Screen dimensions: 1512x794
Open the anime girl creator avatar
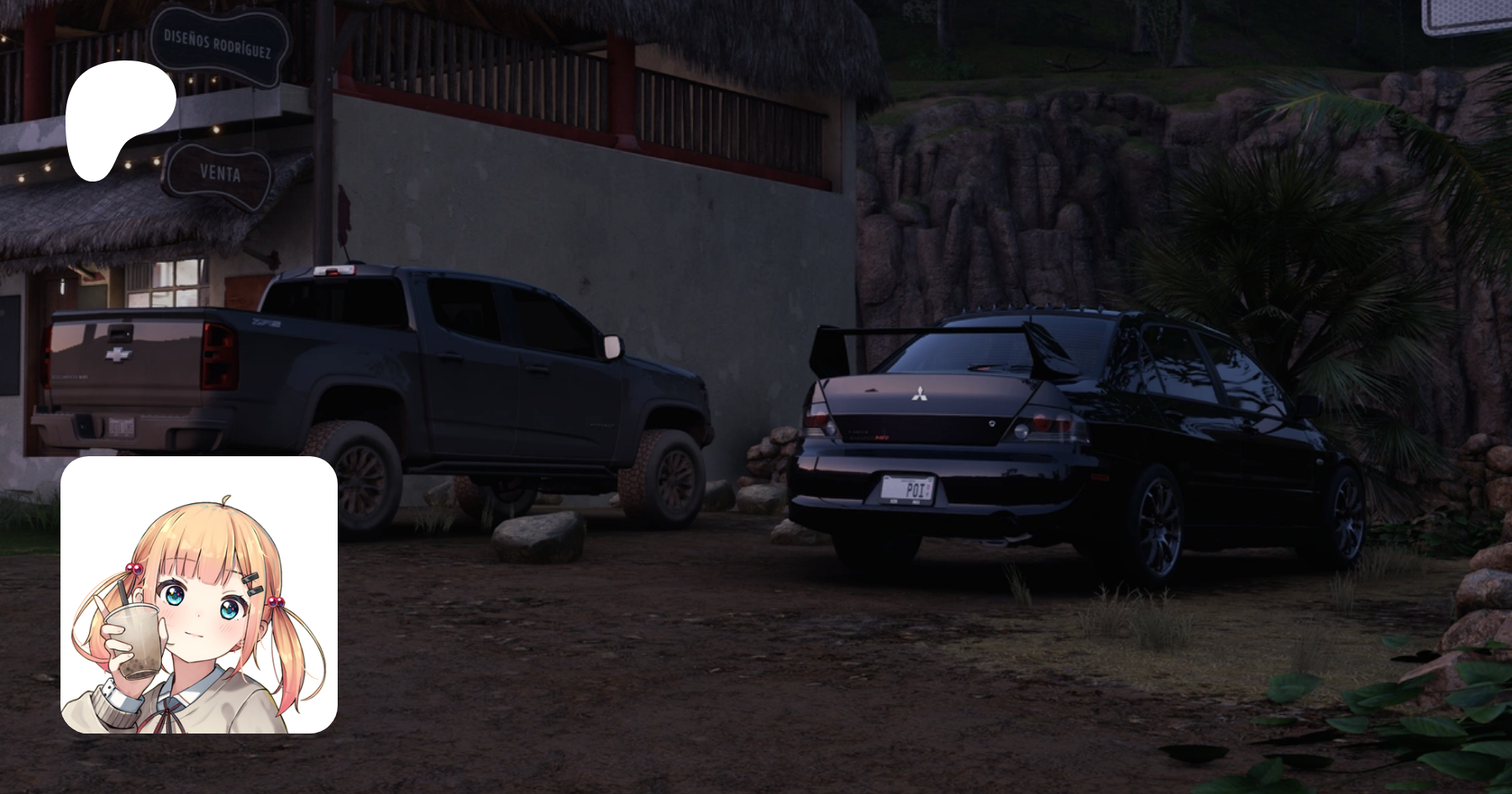199,595
